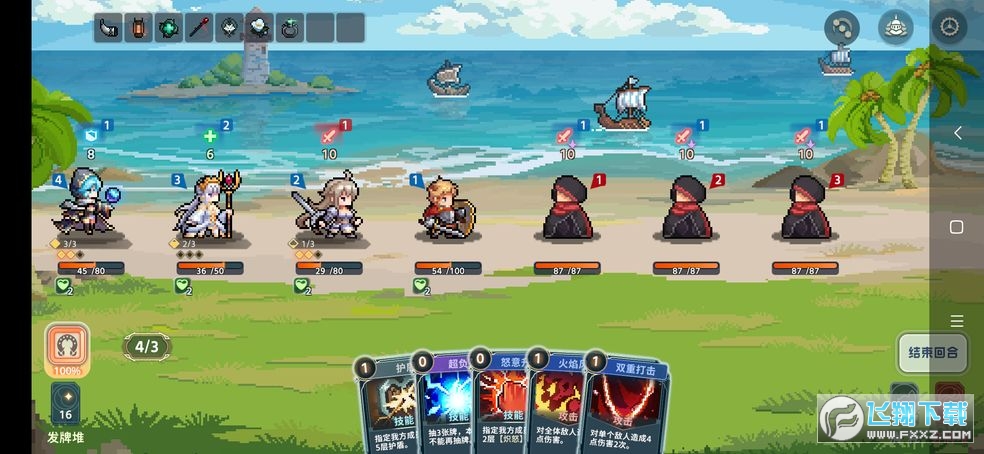Inspect the red-tipped wand relic

tap(199, 28)
